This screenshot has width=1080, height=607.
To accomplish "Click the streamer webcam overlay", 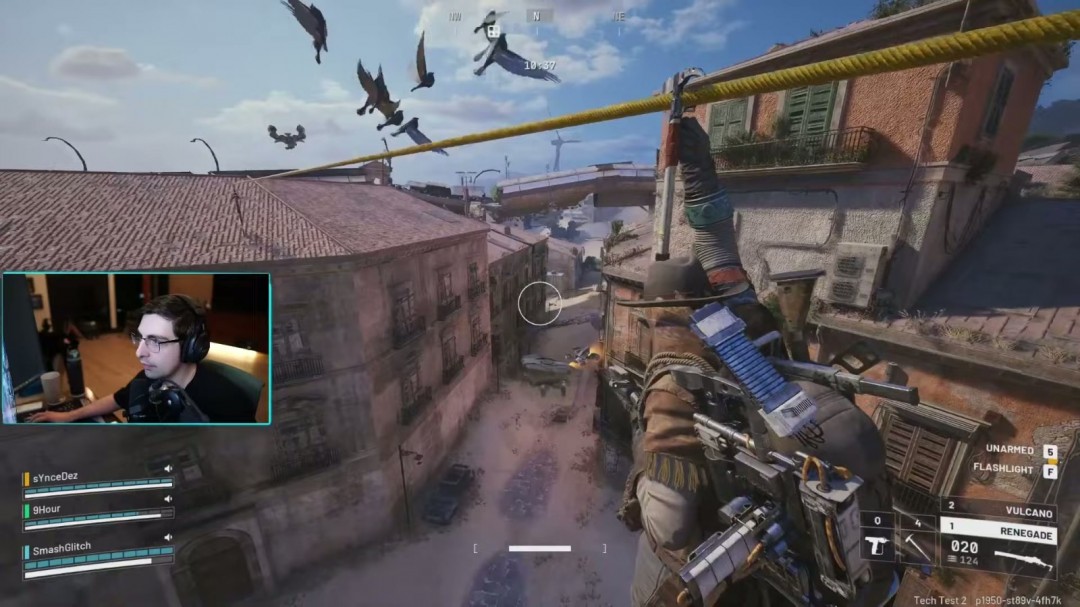I will pyautogui.click(x=136, y=348).
